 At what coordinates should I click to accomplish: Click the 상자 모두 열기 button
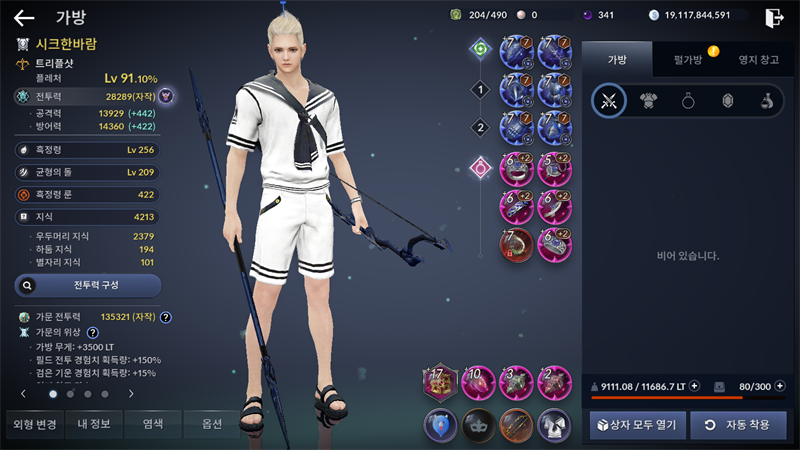point(635,425)
